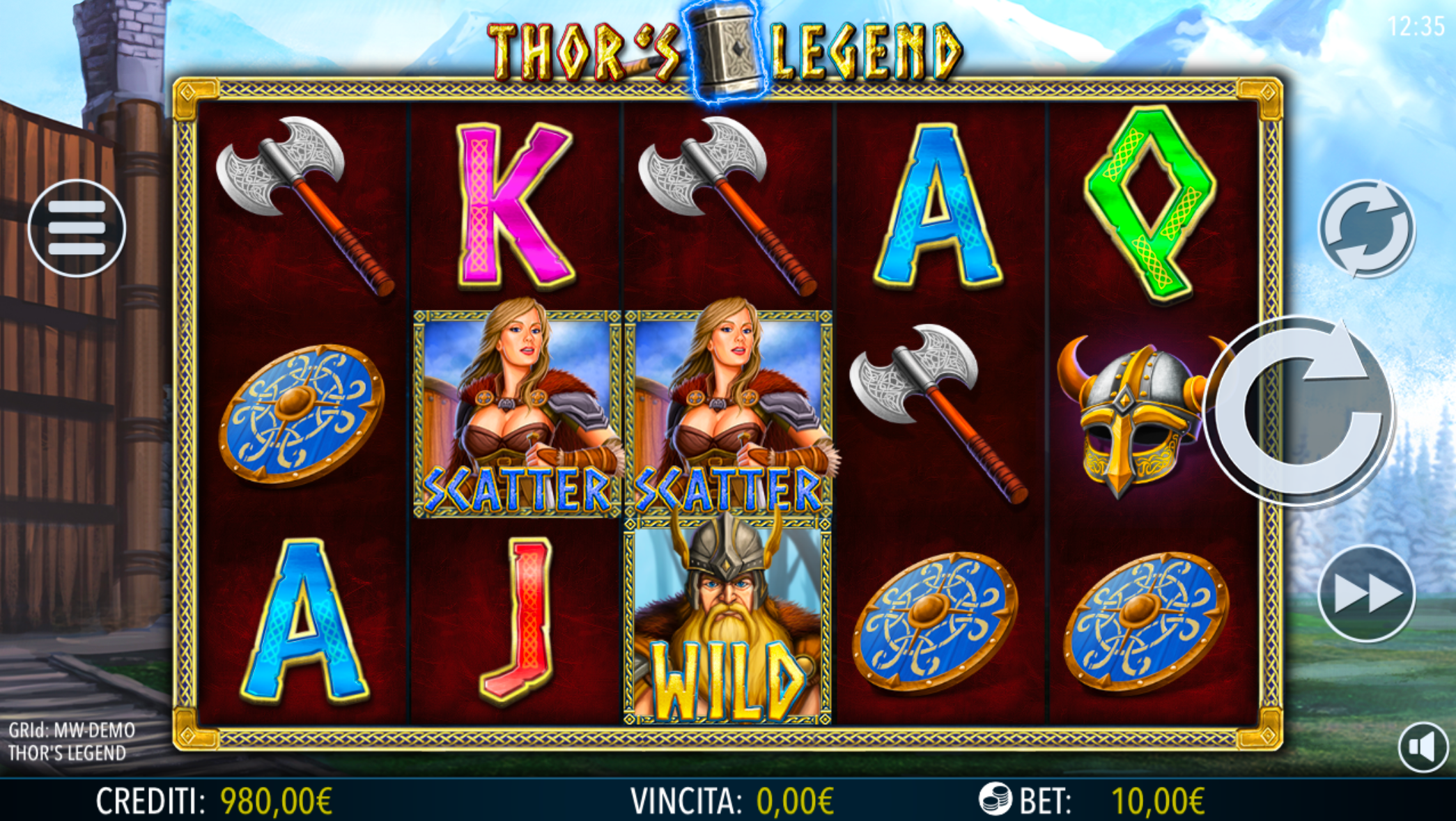The image size is (1456, 821).
Task: Open bet settings via the coin stack icon
Action: coord(995,799)
